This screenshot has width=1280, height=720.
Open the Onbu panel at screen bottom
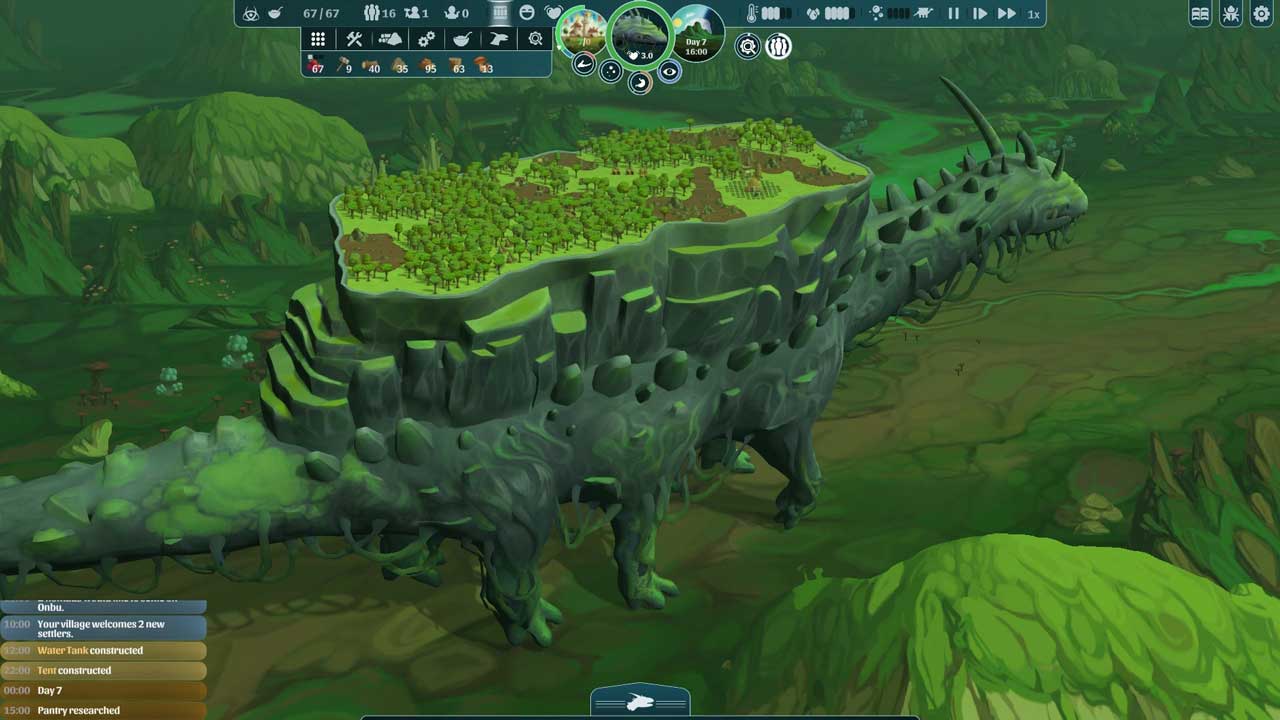coord(640,703)
